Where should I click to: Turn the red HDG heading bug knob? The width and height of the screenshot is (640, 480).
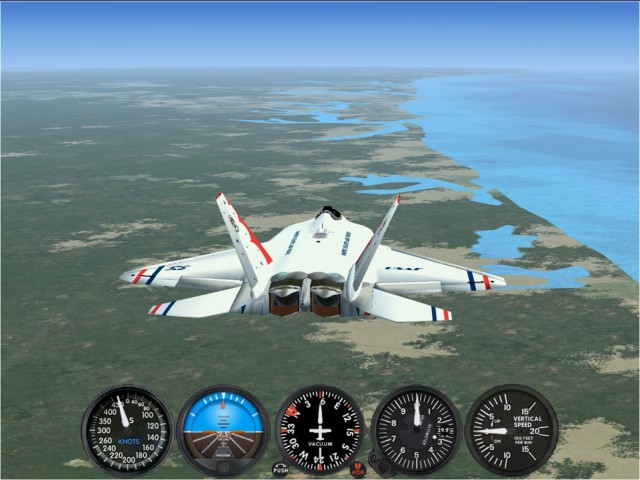point(358,469)
